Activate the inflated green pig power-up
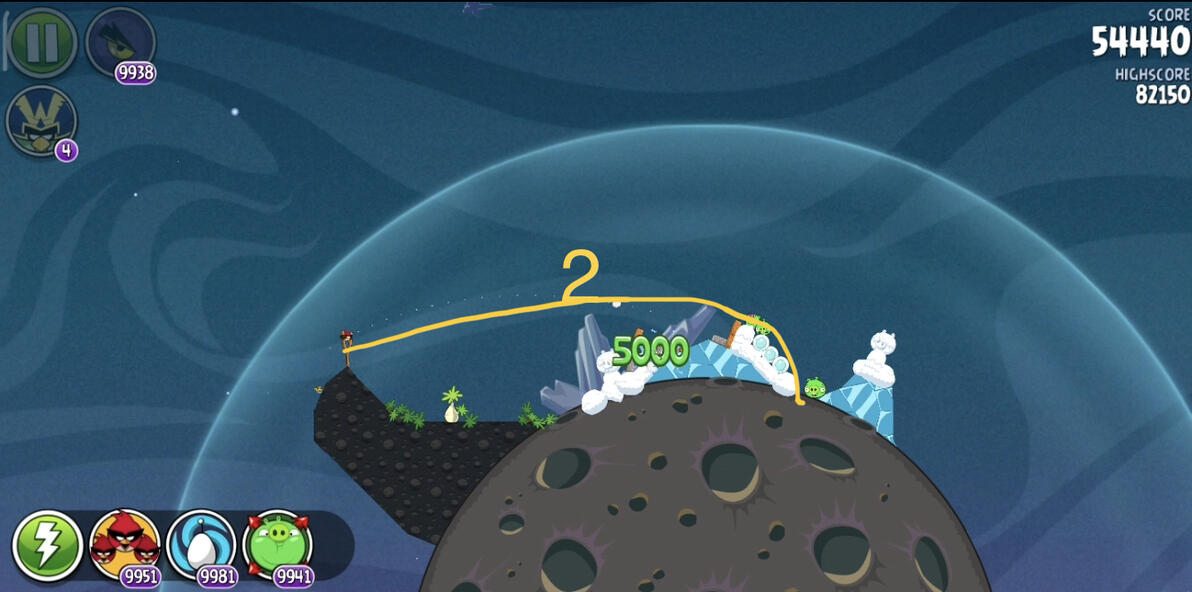Image resolution: width=1192 pixels, height=592 pixels. pyautogui.click(x=277, y=546)
